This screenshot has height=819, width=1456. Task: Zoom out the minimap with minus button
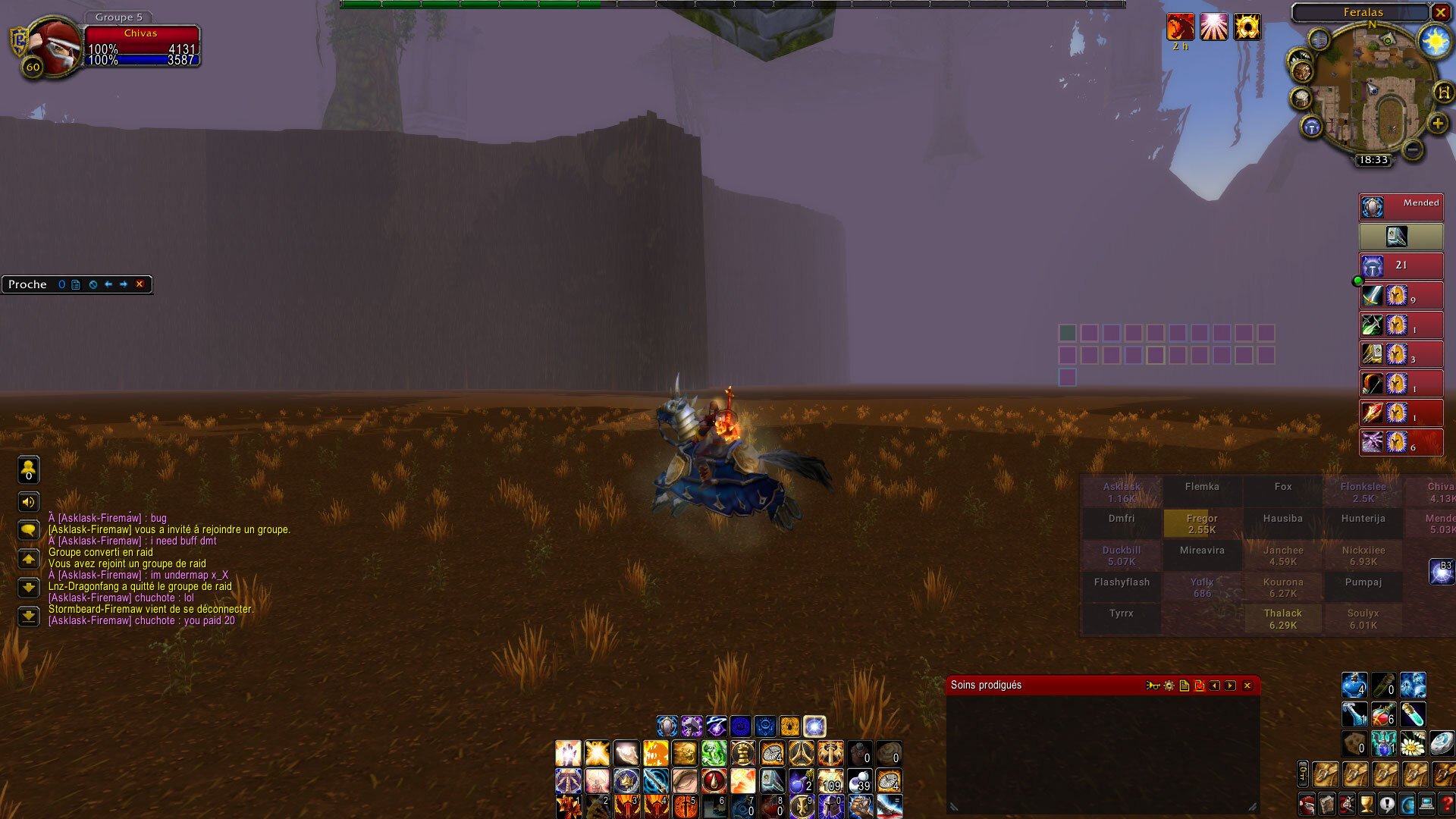pyautogui.click(x=1412, y=149)
